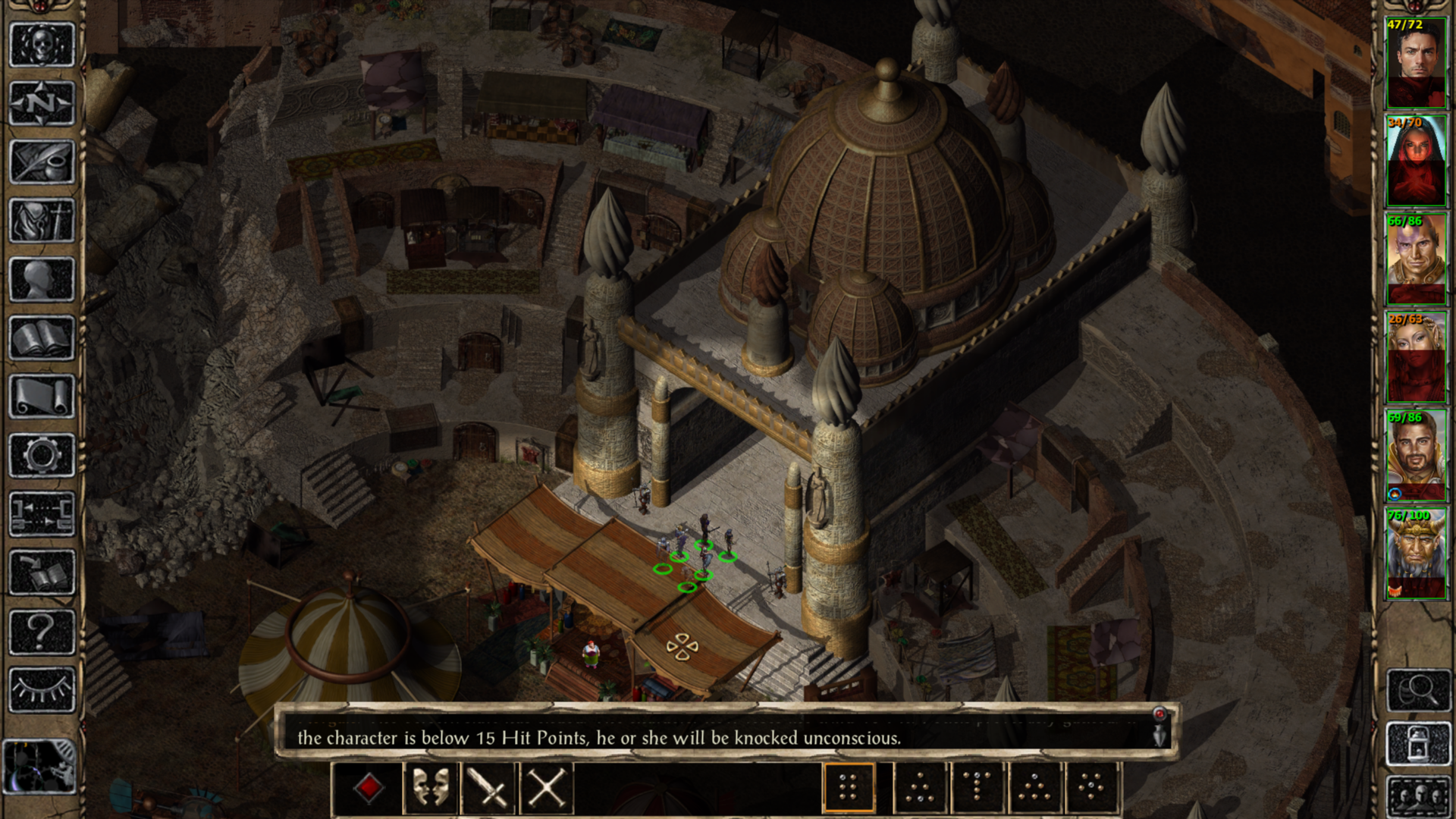This screenshot has height=819, width=1456.
Task: Open the area map via compass icon
Action: 42,104
